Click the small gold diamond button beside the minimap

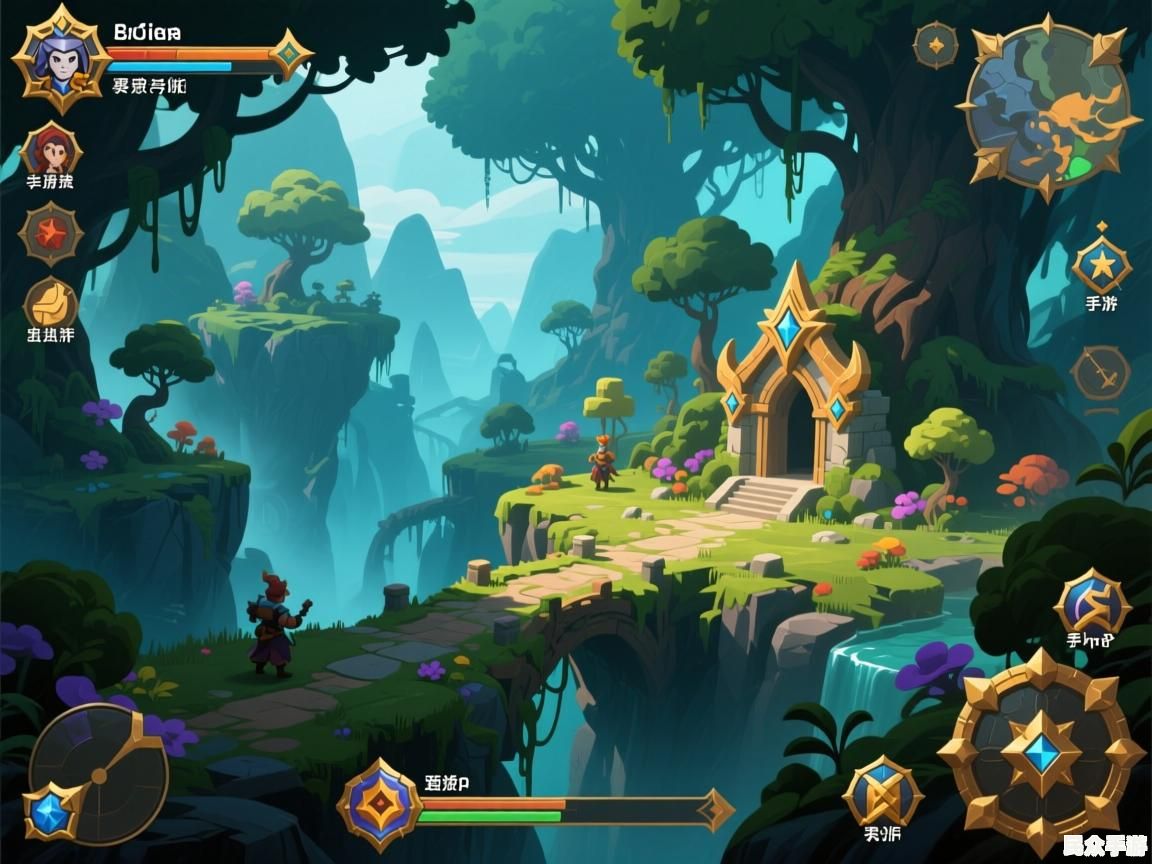point(935,45)
